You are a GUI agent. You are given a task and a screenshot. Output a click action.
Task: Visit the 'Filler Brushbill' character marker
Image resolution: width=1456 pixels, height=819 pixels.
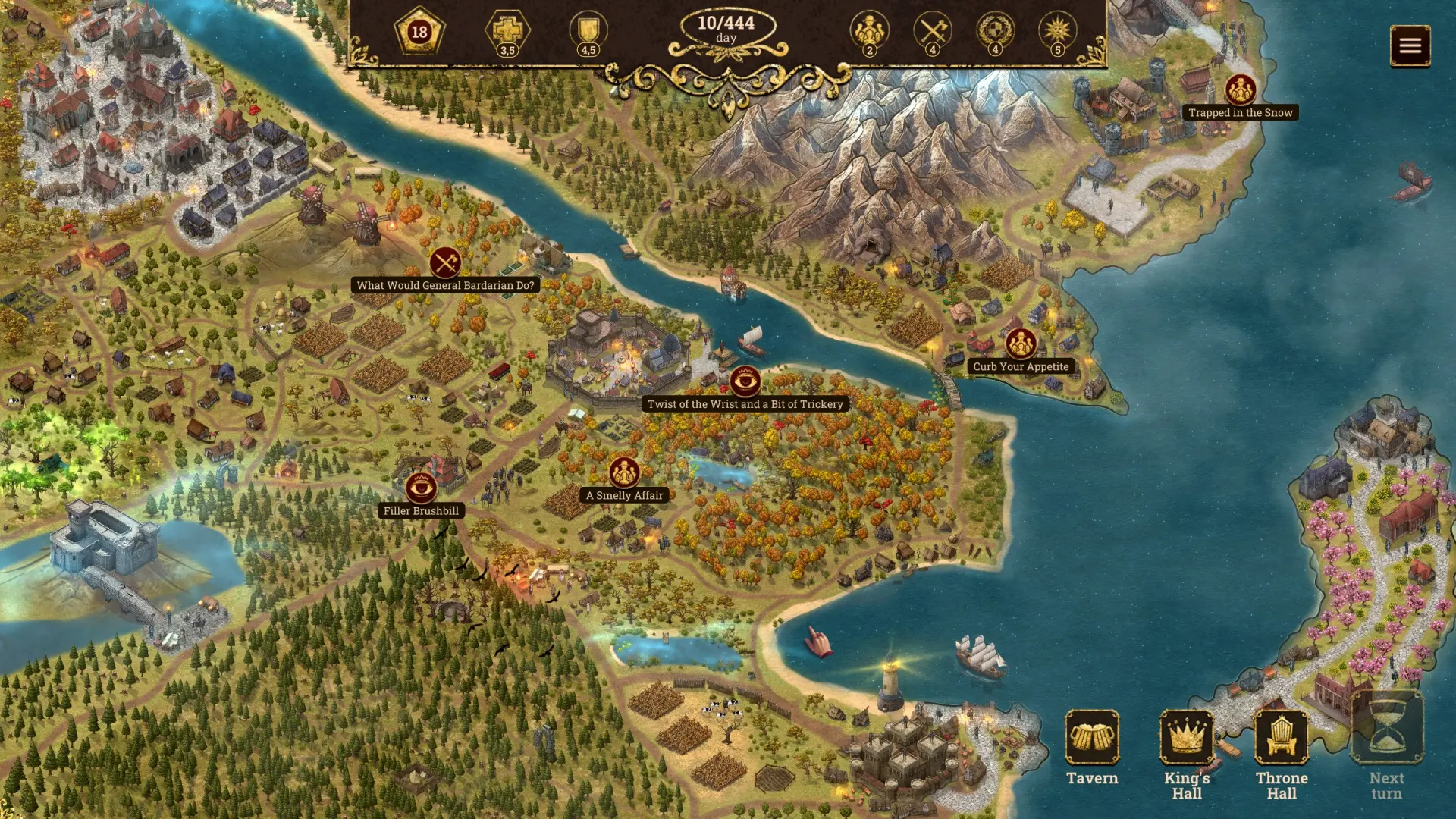421,489
